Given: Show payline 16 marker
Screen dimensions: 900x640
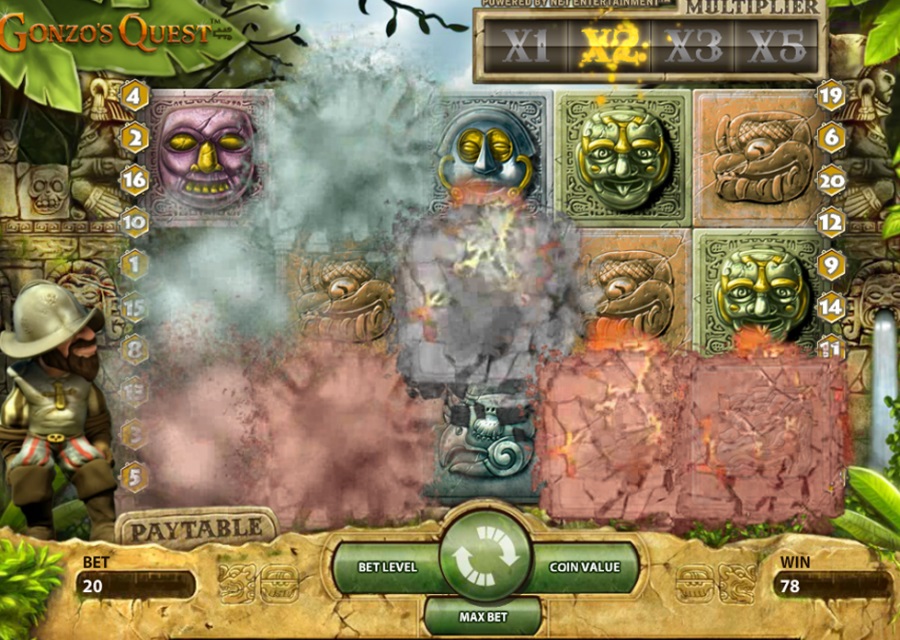Looking at the screenshot, I should [x=135, y=181].
